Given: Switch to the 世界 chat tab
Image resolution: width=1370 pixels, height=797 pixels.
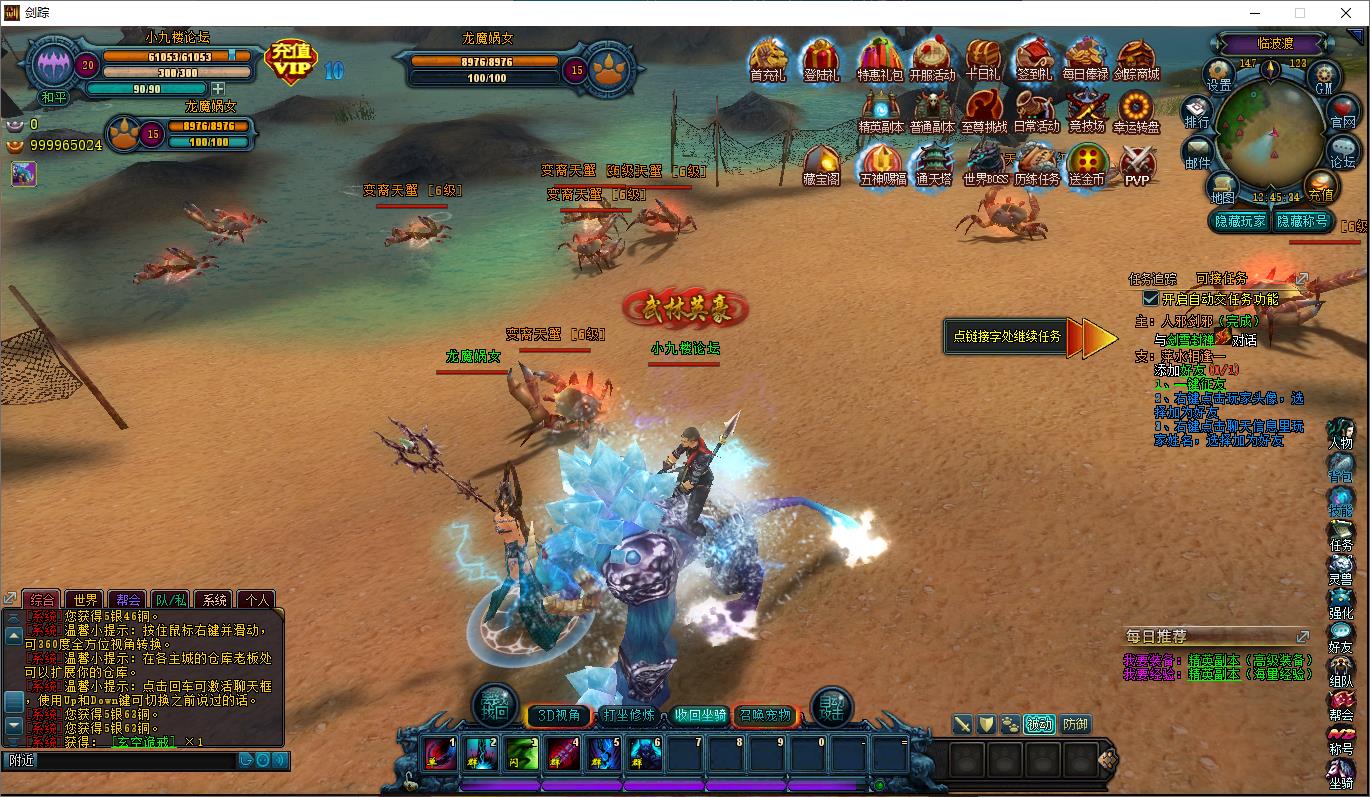Looking at the screenshot, I should tap(86, 600).
